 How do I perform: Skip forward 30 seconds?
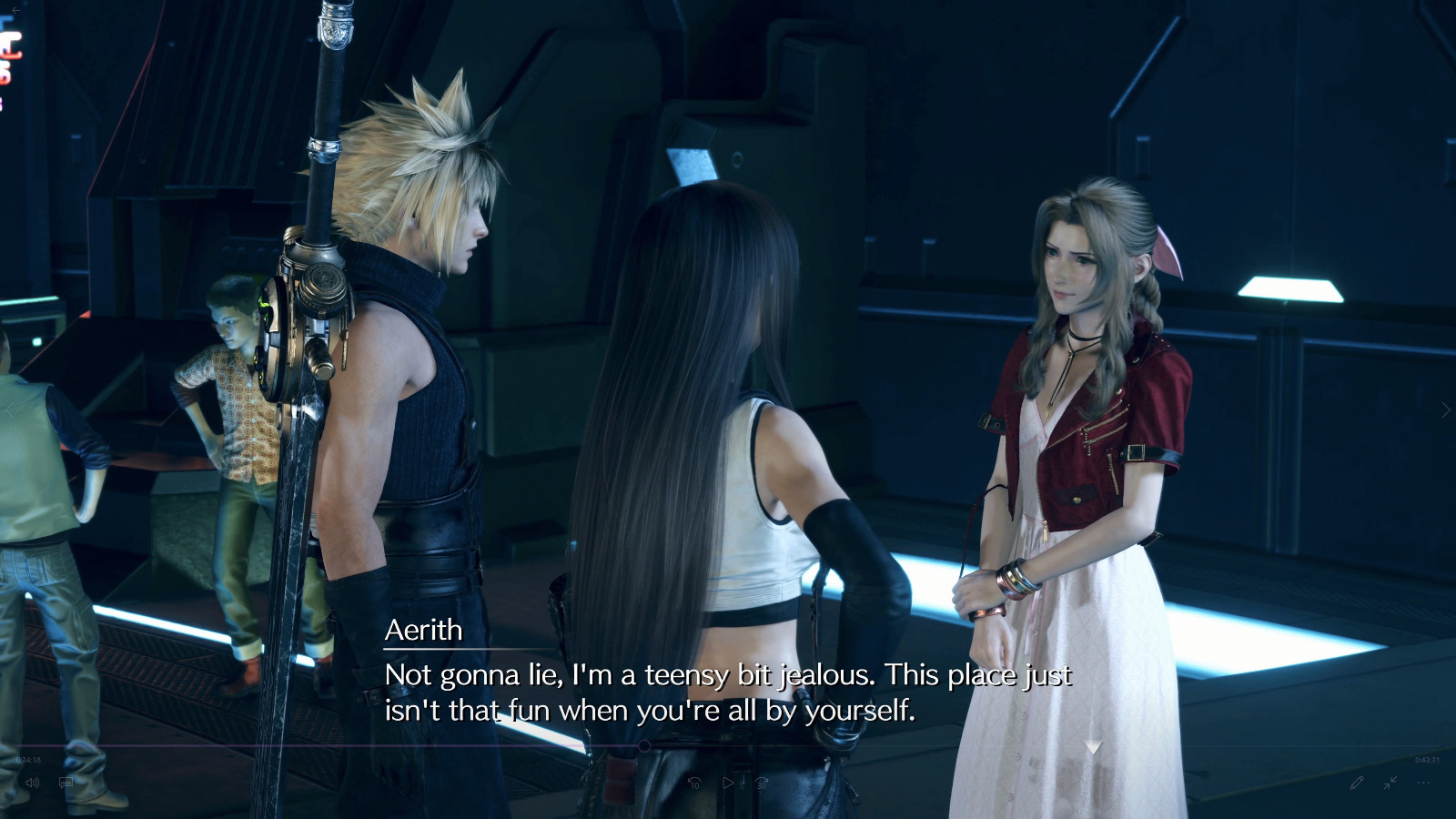pyautogui.click(x=760, y=781)
